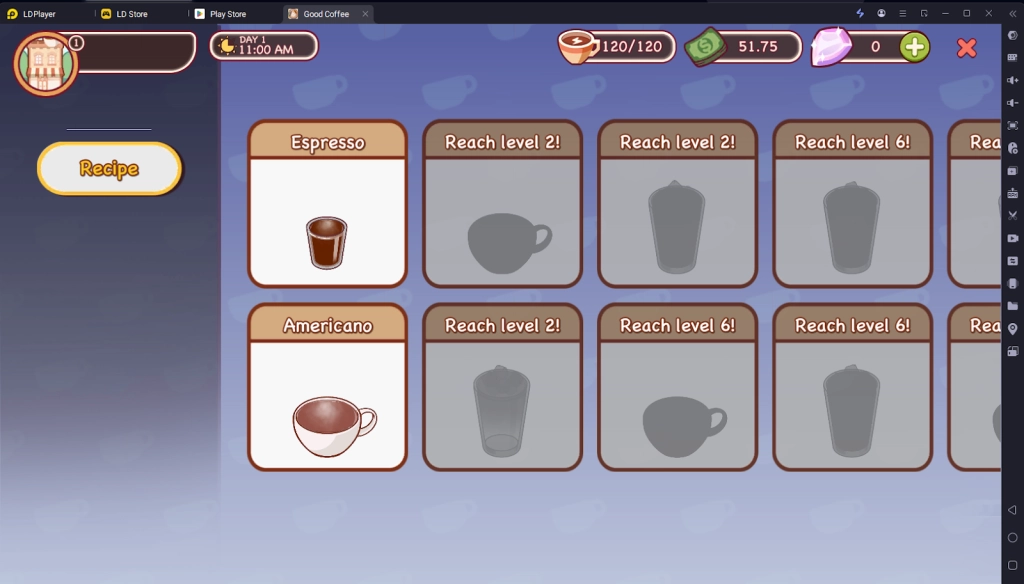Tap the coffee cup energy icon
Screen dimensions: 1024x584
point(577,47)
